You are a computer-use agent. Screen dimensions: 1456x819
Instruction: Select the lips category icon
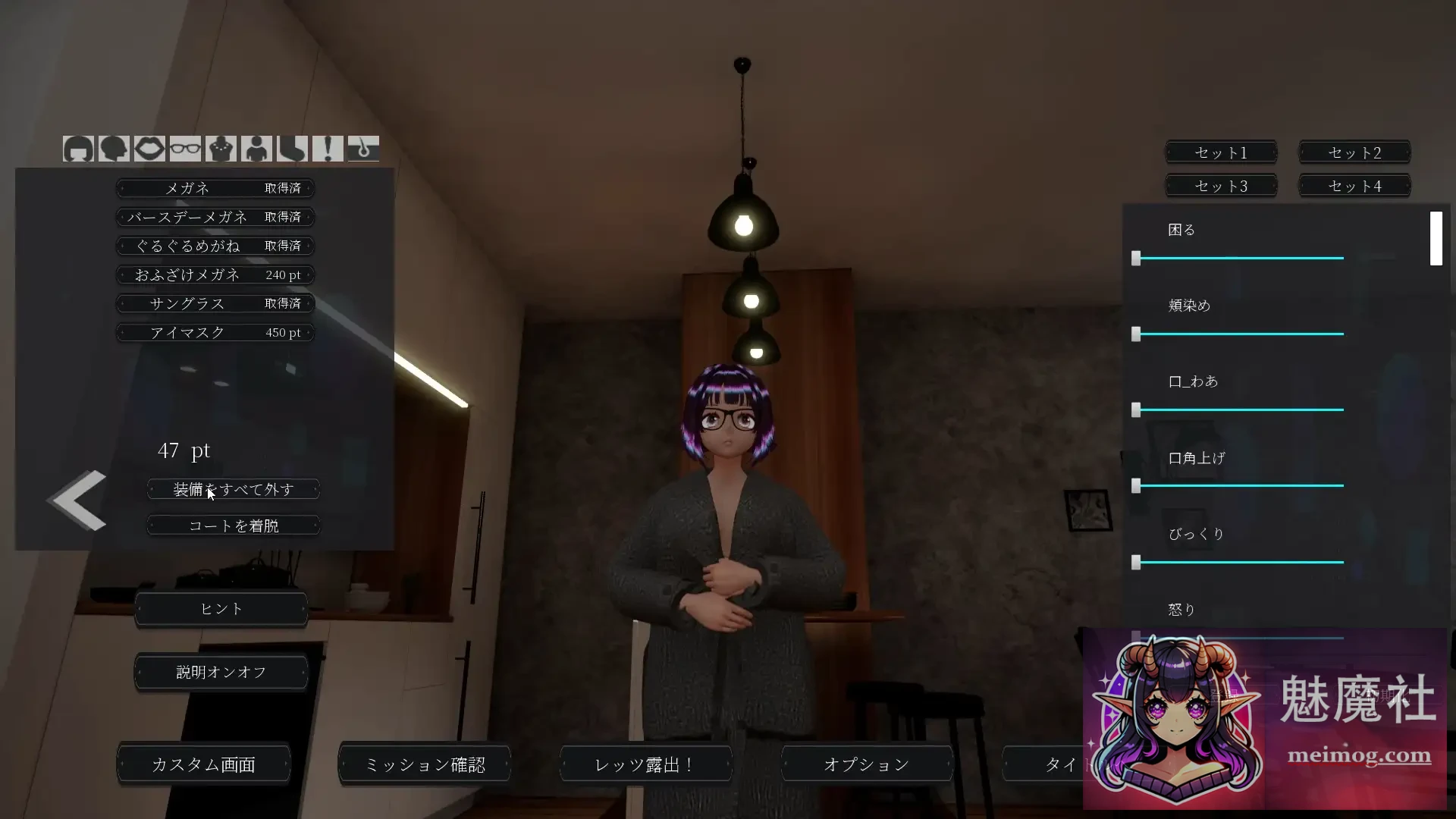tap(150, 149)
